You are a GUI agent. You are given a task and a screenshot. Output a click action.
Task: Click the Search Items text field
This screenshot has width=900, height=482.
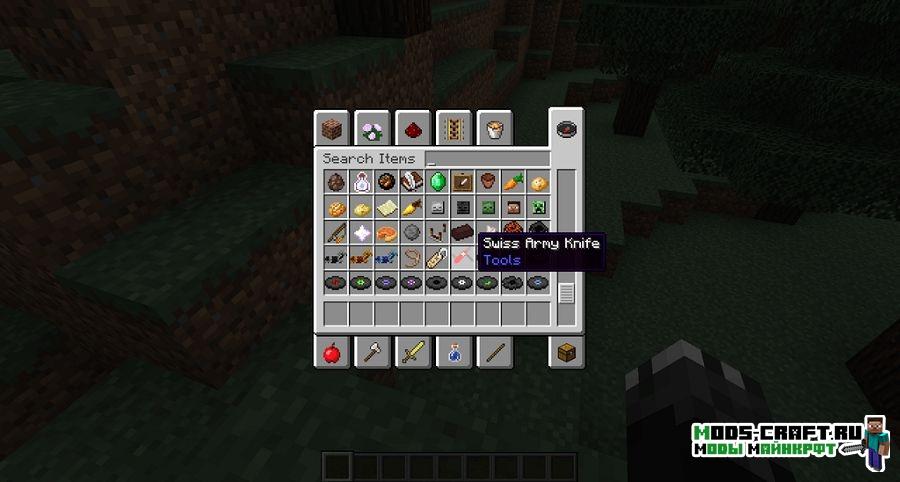[487, 158]
